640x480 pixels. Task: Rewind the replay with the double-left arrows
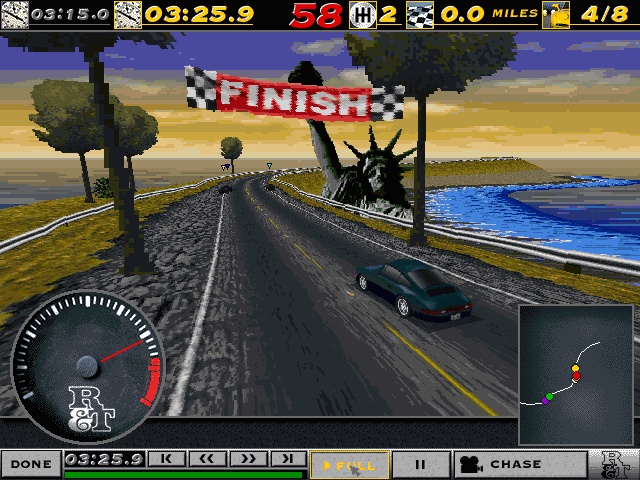[x=207, y=459]
